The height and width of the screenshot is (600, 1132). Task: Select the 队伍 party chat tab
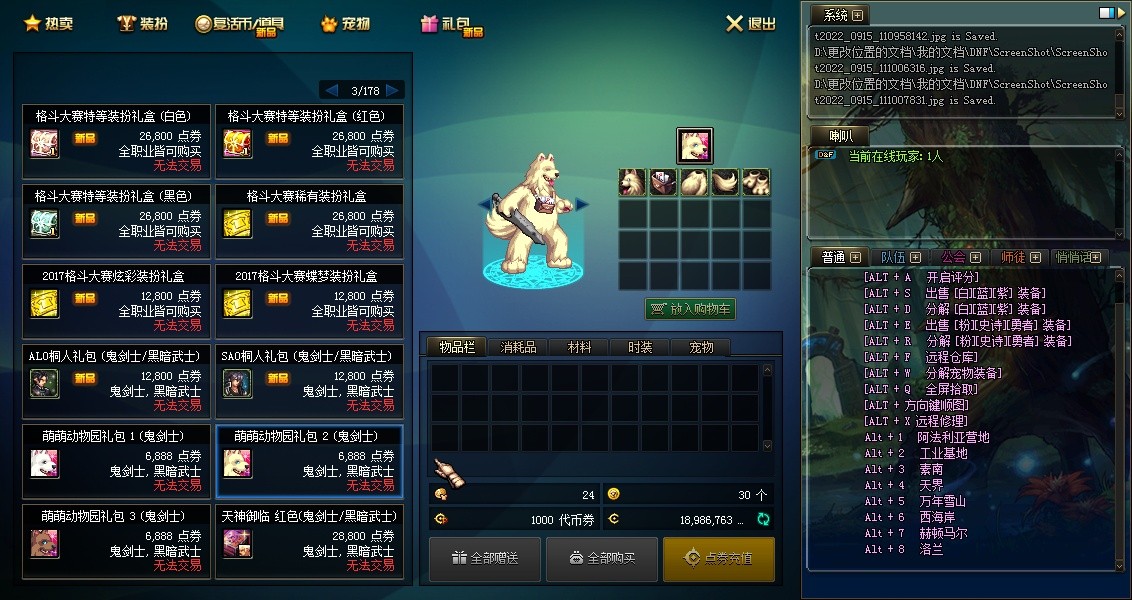(x=900, y=257)
